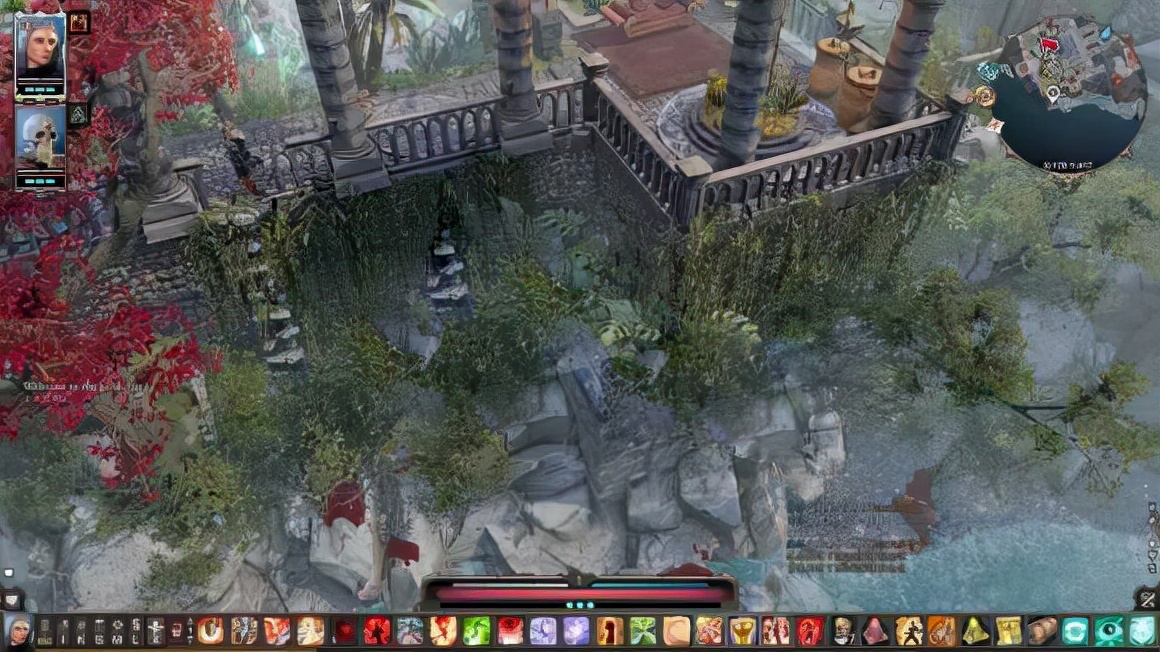The height and width of the screenshot is (652, 1160).
Task: Activate the teal shield skill
Action: [x=1141, y=631]
